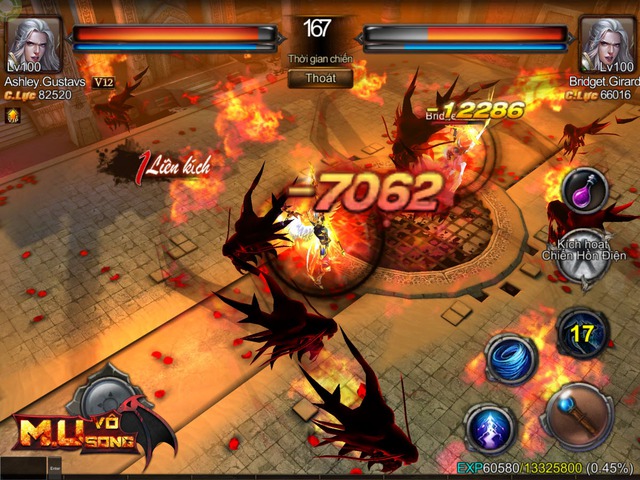Select the skill on cooldown showing 17
Viewport: 640px width, 480px height.
pyautogui.click(x=582, y=333)
